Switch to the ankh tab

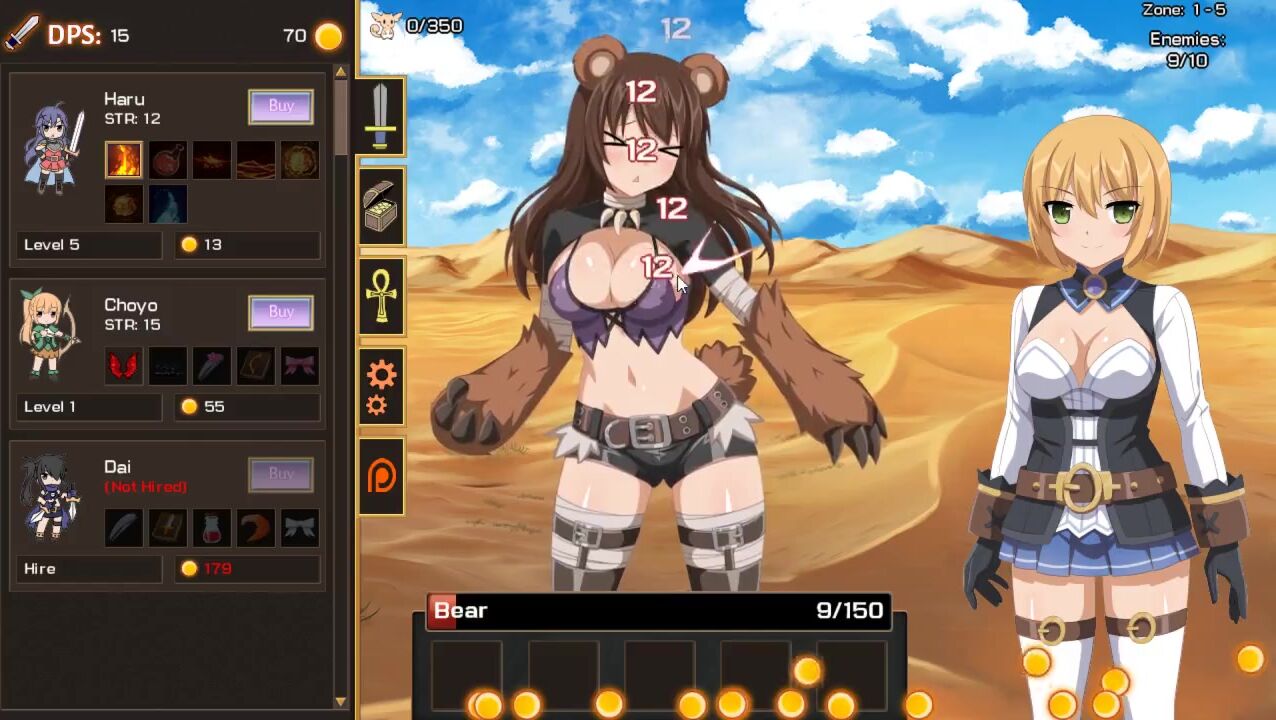381,296
